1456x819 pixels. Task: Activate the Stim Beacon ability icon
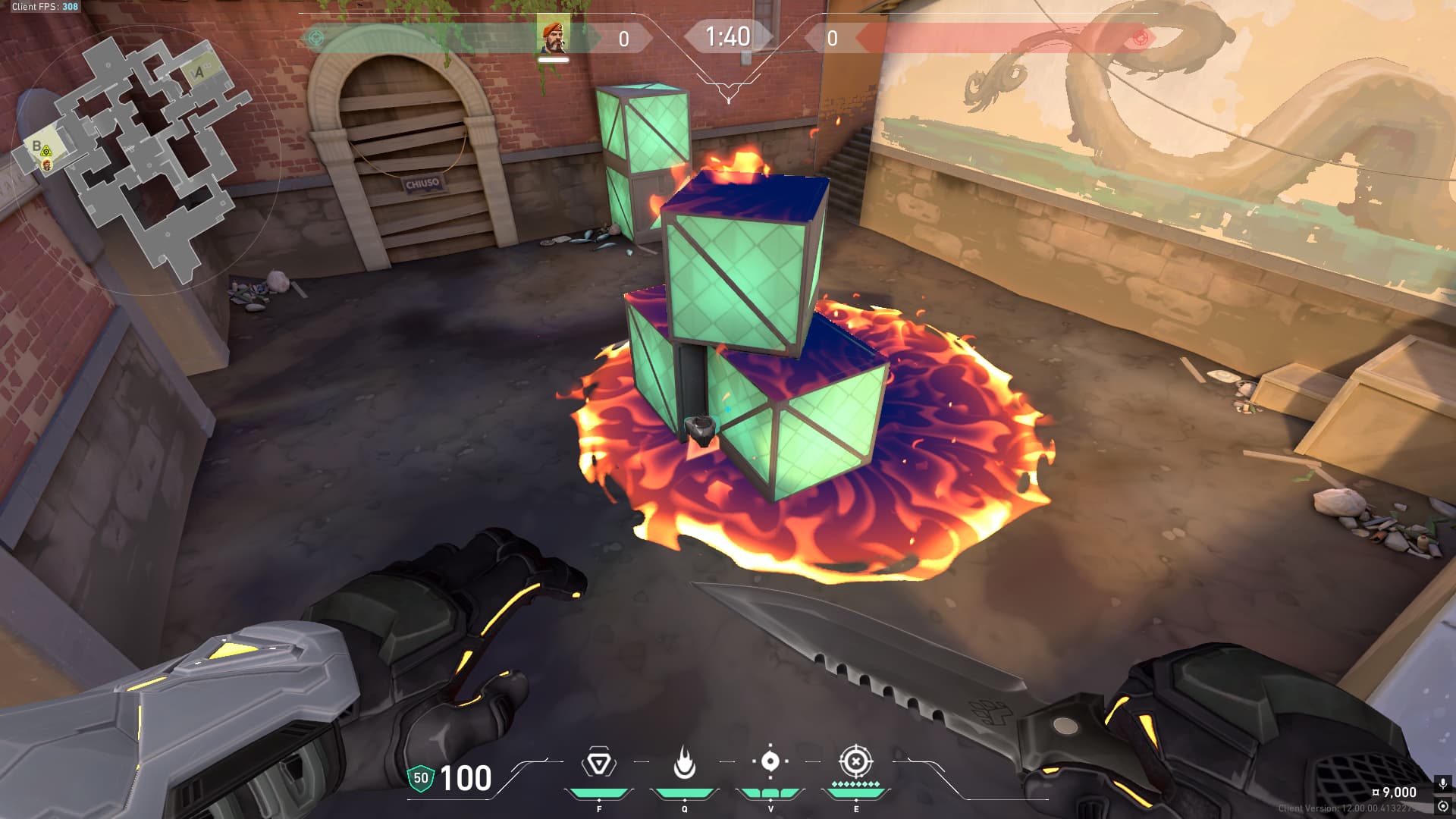point(599,763)
